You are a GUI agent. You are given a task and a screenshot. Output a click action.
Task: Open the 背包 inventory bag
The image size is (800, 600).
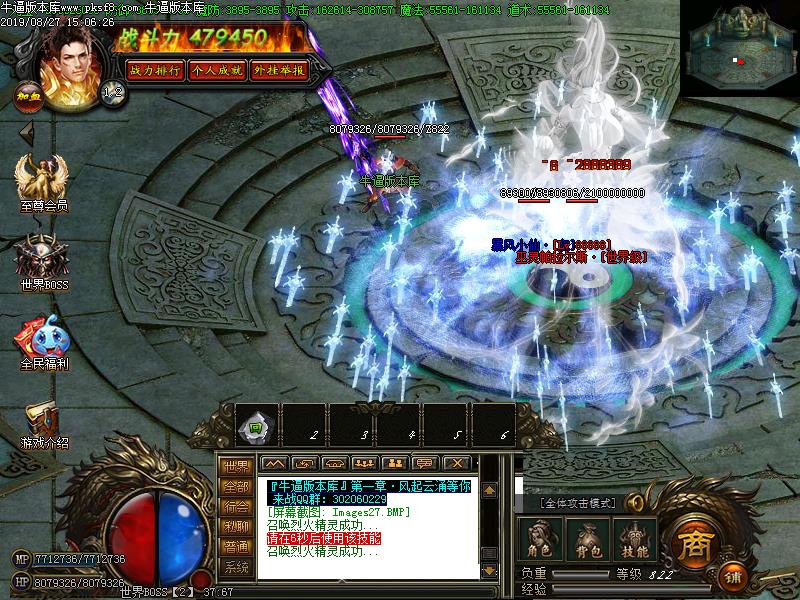coord(587,539)
